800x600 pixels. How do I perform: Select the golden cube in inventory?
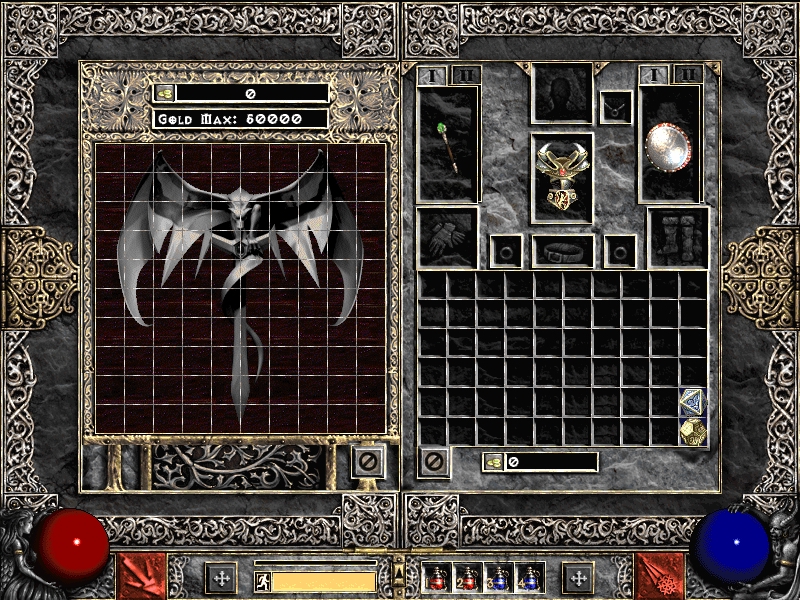tap(692, 431)
